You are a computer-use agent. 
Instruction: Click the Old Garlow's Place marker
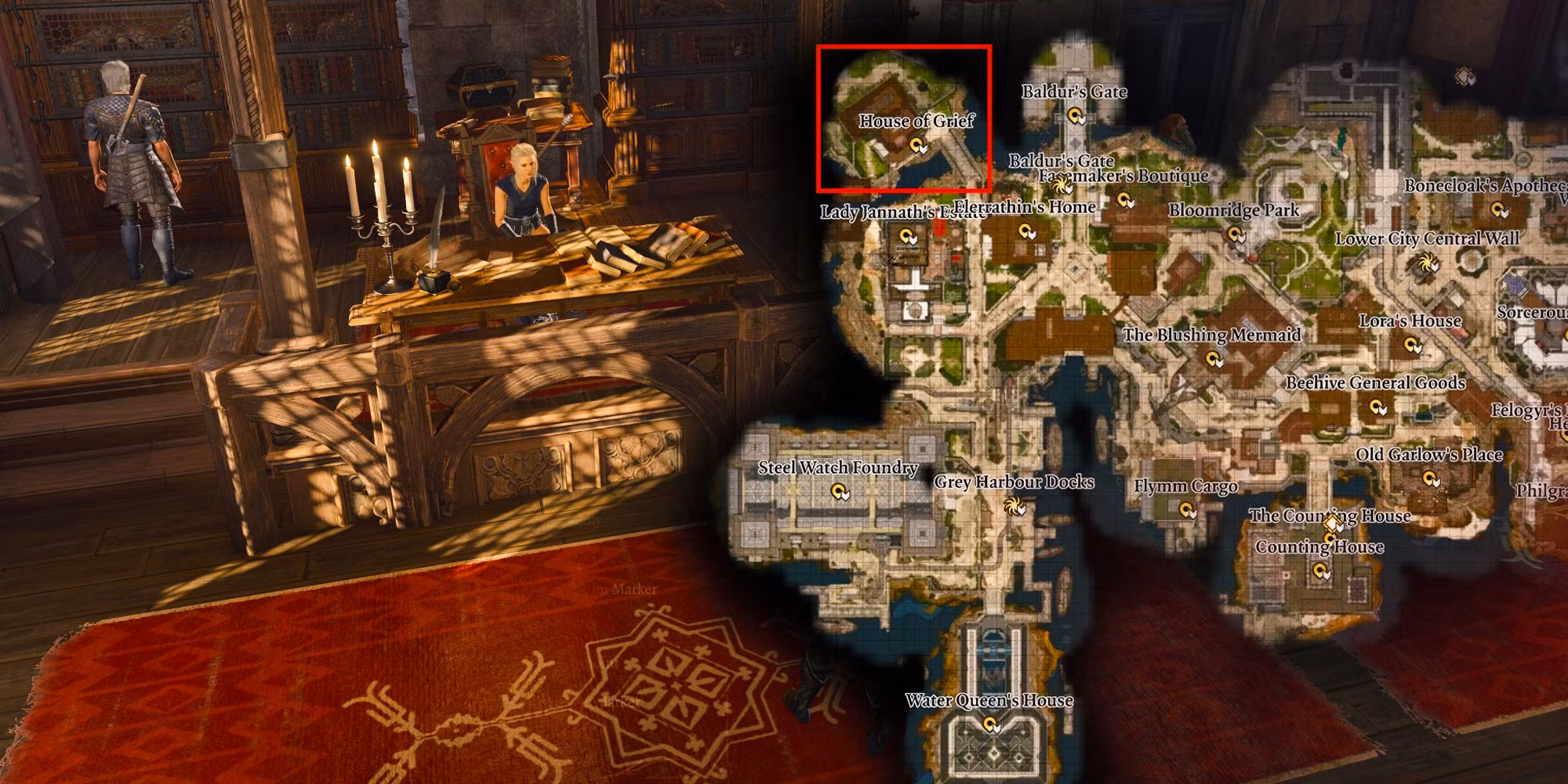point(1431,479)
